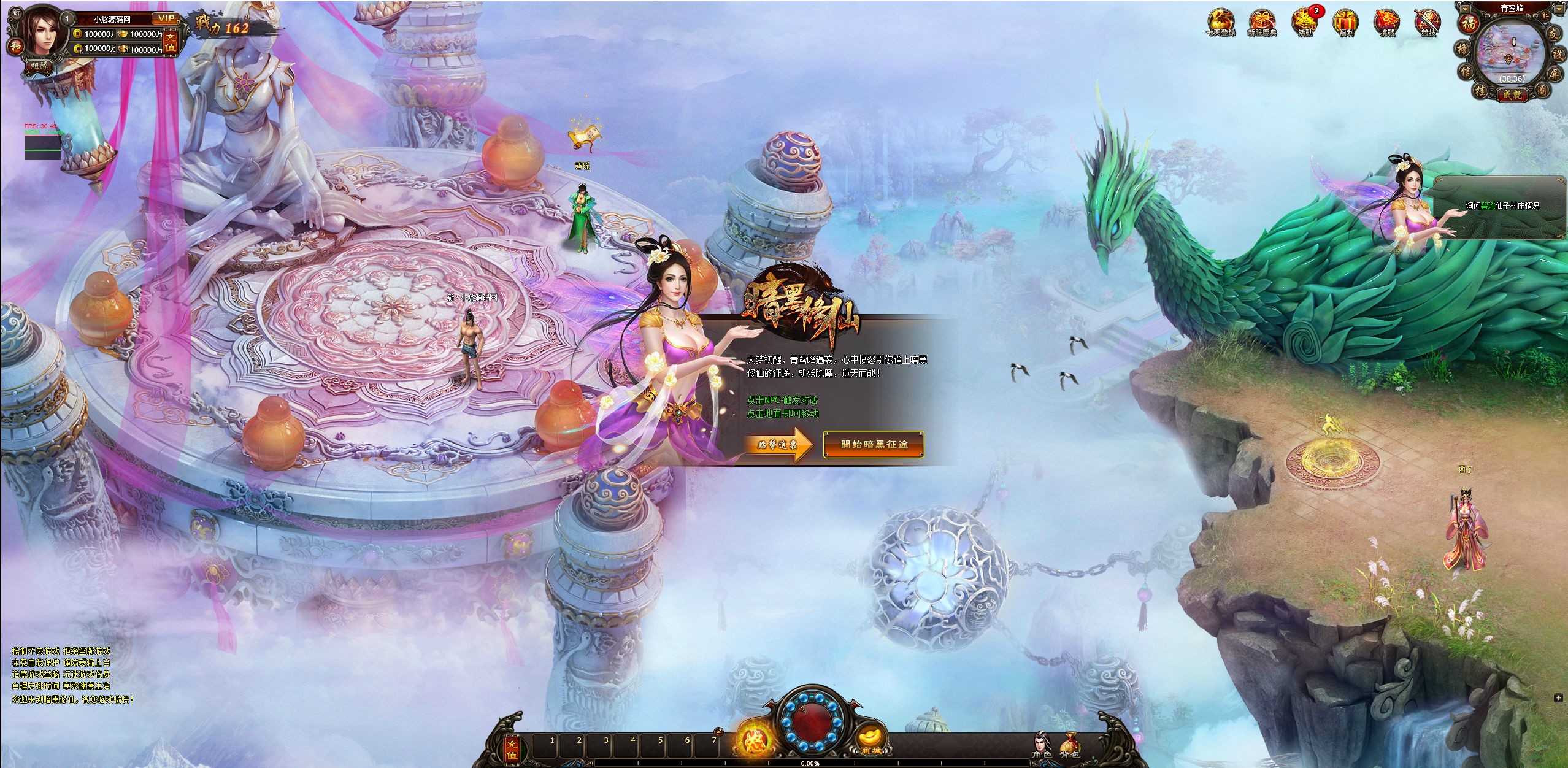Select the 挑戰 challenge flag icon
Image resolution: width=1568 pixels, height=768 pixels.
[x=1387, y=22]
